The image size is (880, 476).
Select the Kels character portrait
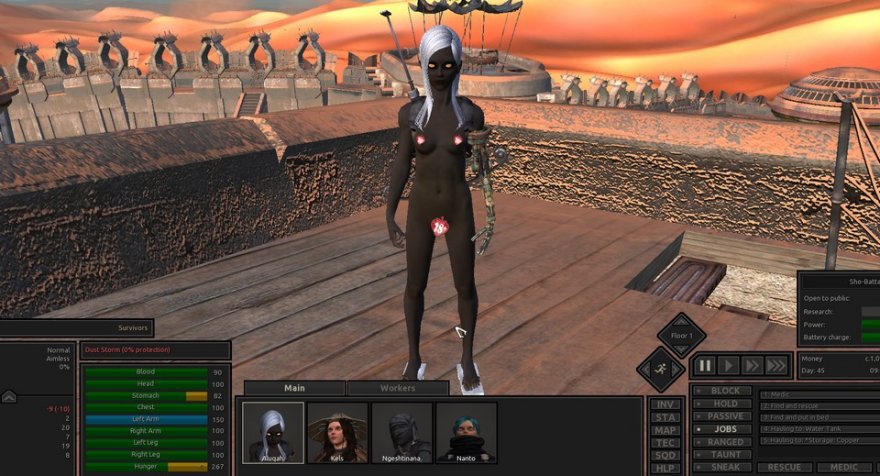coord(337,432)
